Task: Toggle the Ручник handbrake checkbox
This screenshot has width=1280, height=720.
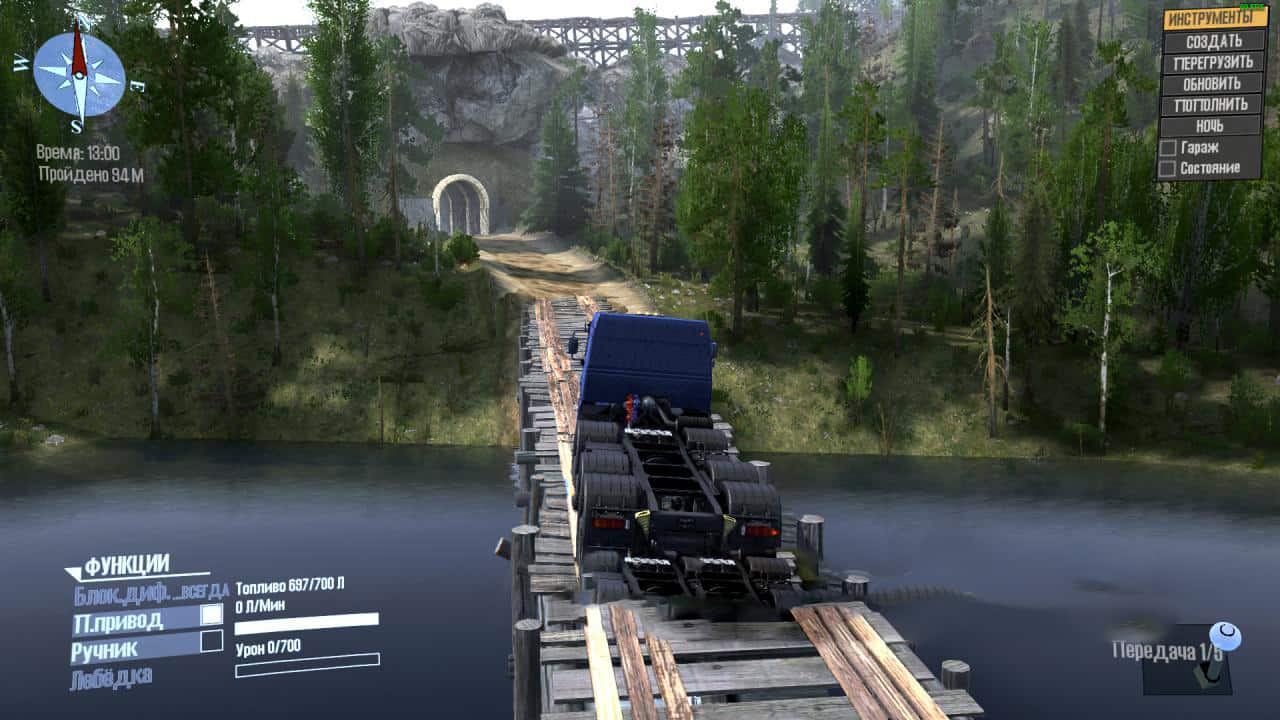Action: 211,641
